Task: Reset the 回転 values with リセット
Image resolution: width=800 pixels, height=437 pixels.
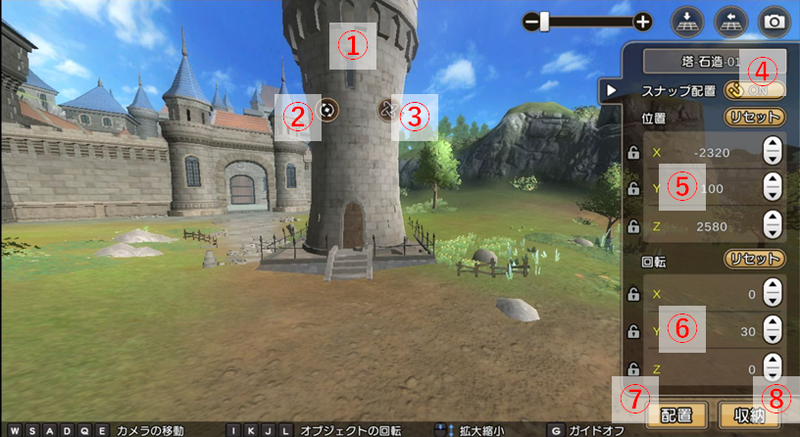Action: 755,259
